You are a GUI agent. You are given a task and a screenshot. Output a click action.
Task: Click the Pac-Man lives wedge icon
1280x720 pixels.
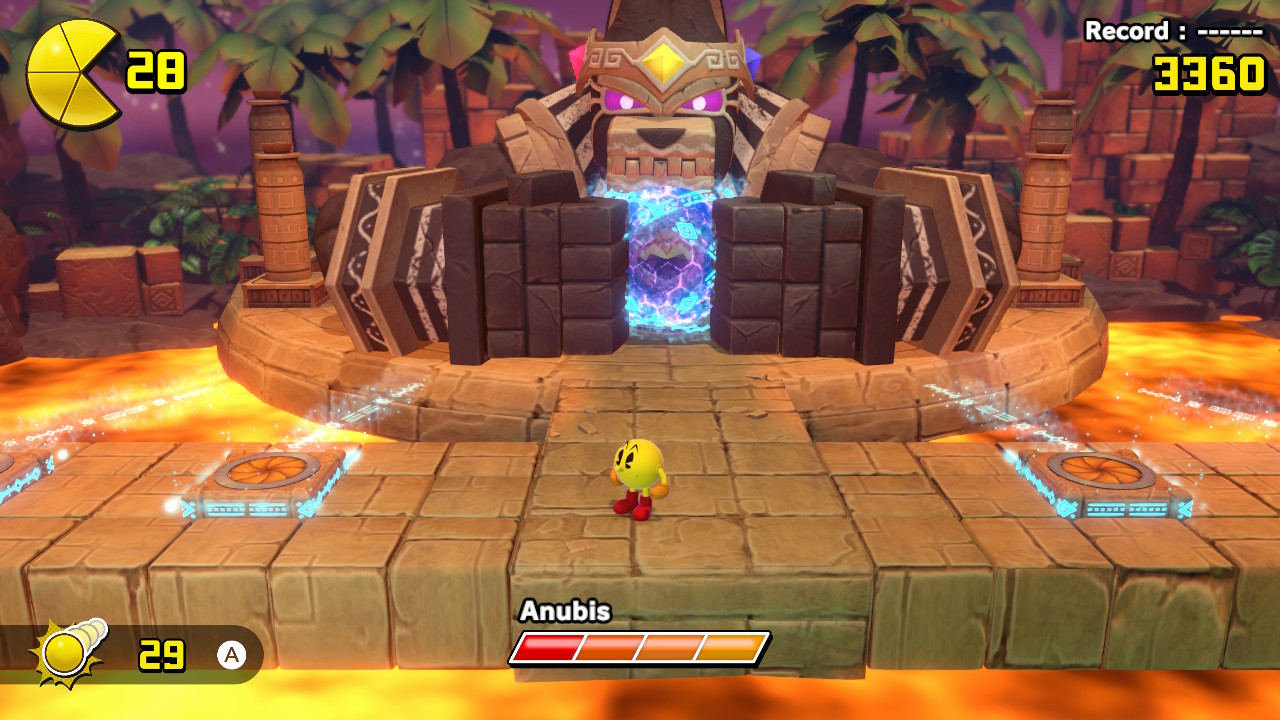point(72,74)
